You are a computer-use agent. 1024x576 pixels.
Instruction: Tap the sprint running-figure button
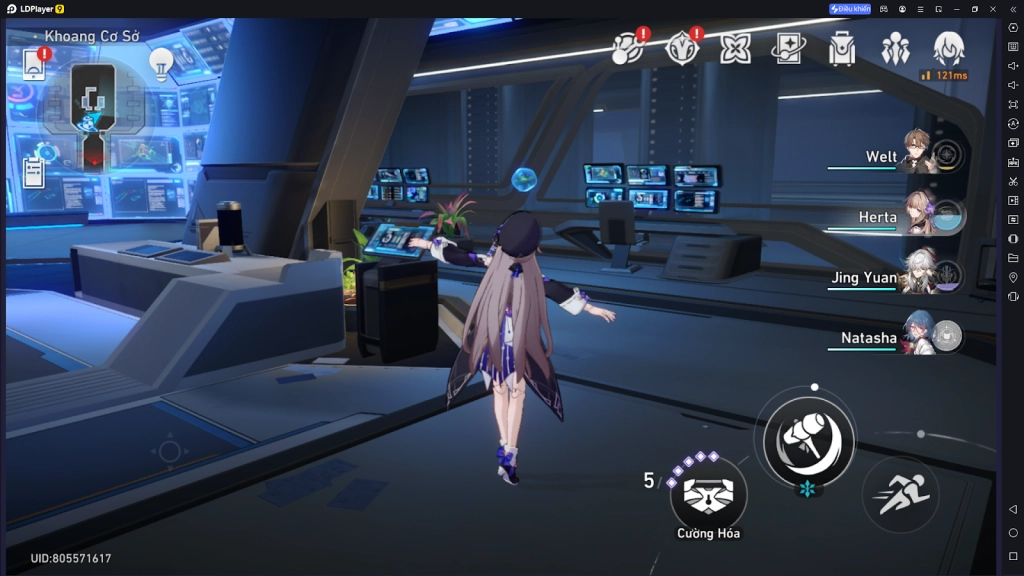coord(899,494)
